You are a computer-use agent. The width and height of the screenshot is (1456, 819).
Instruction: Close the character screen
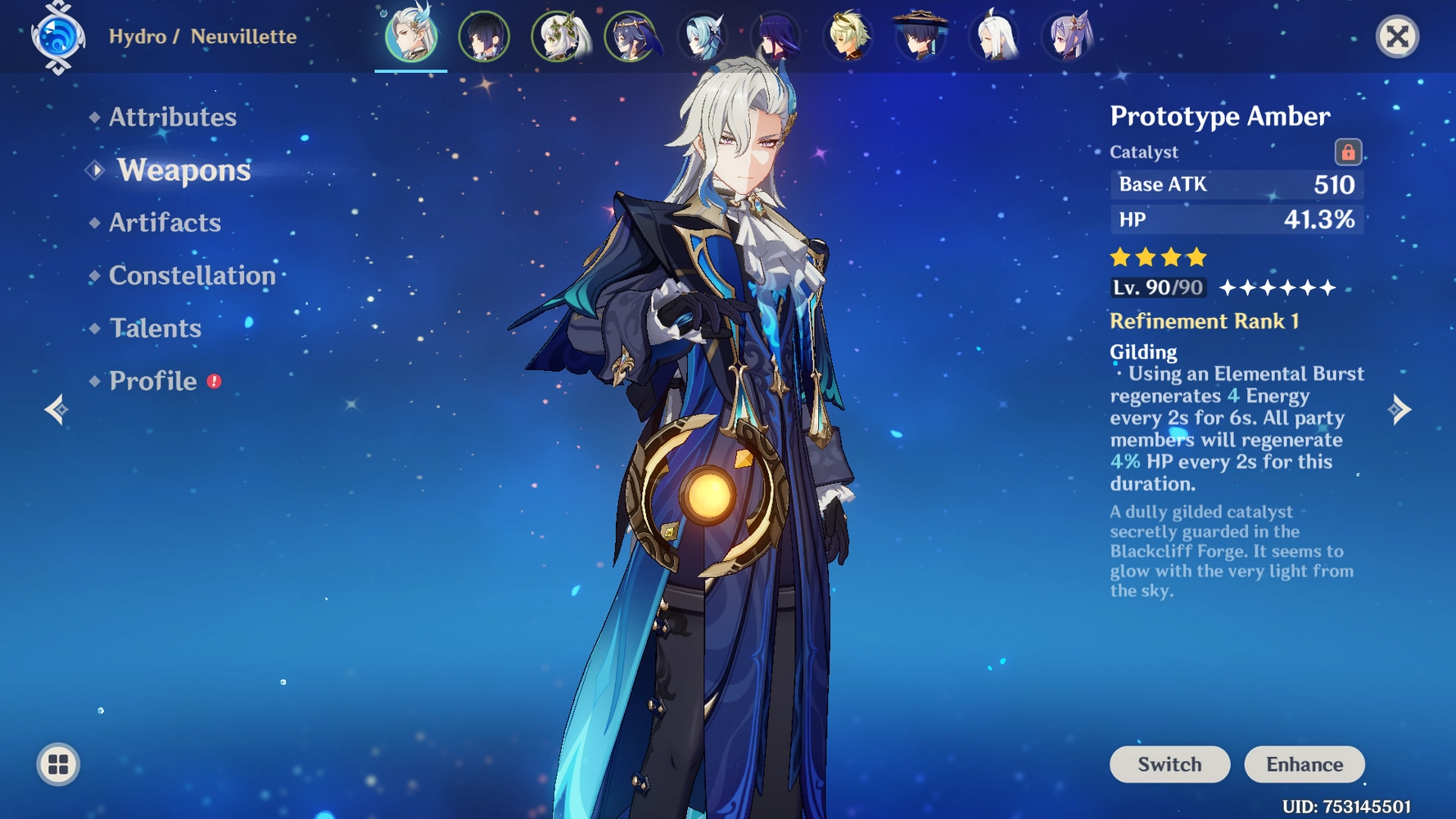1397,37
